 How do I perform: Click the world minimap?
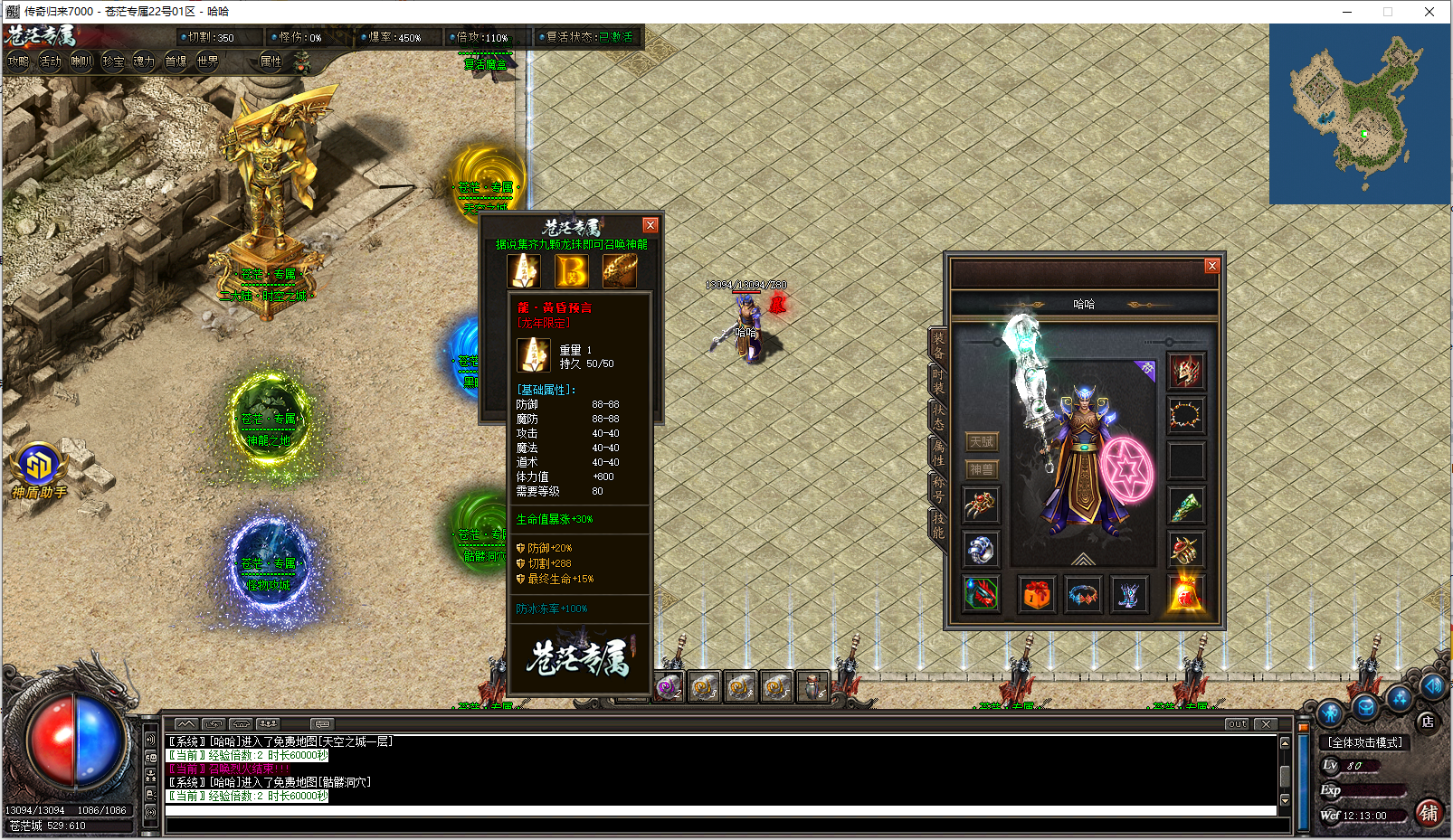[1359, 114]
